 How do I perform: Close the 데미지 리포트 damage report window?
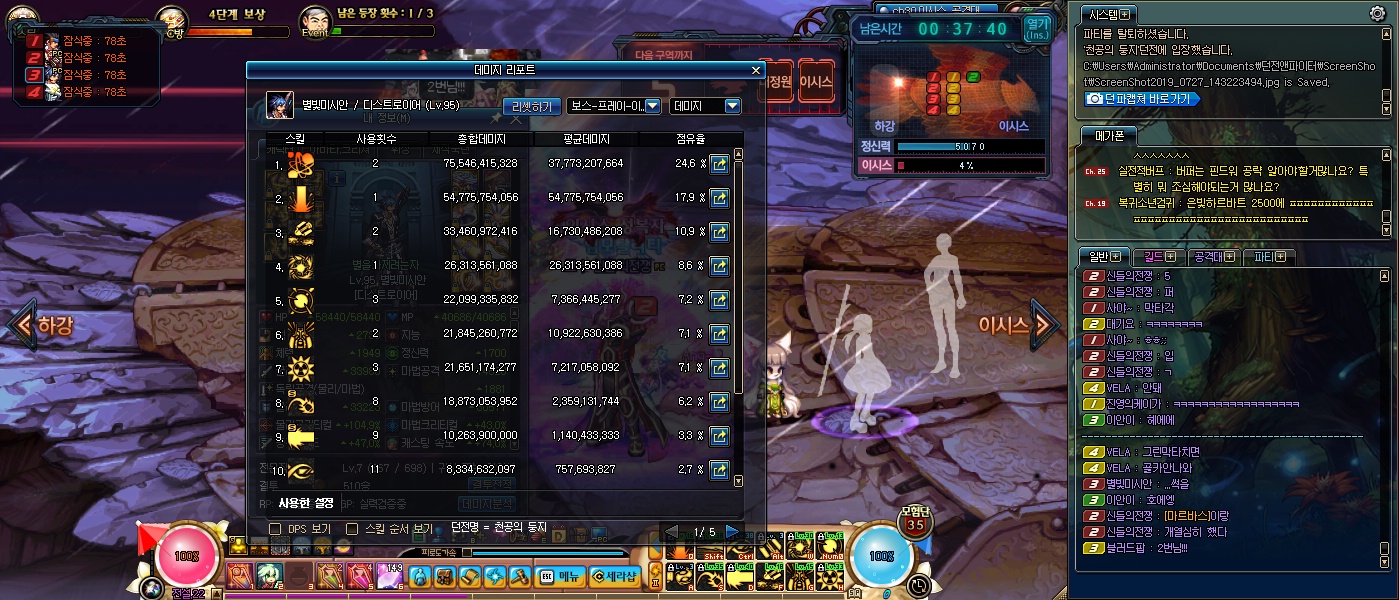(756, 71)
